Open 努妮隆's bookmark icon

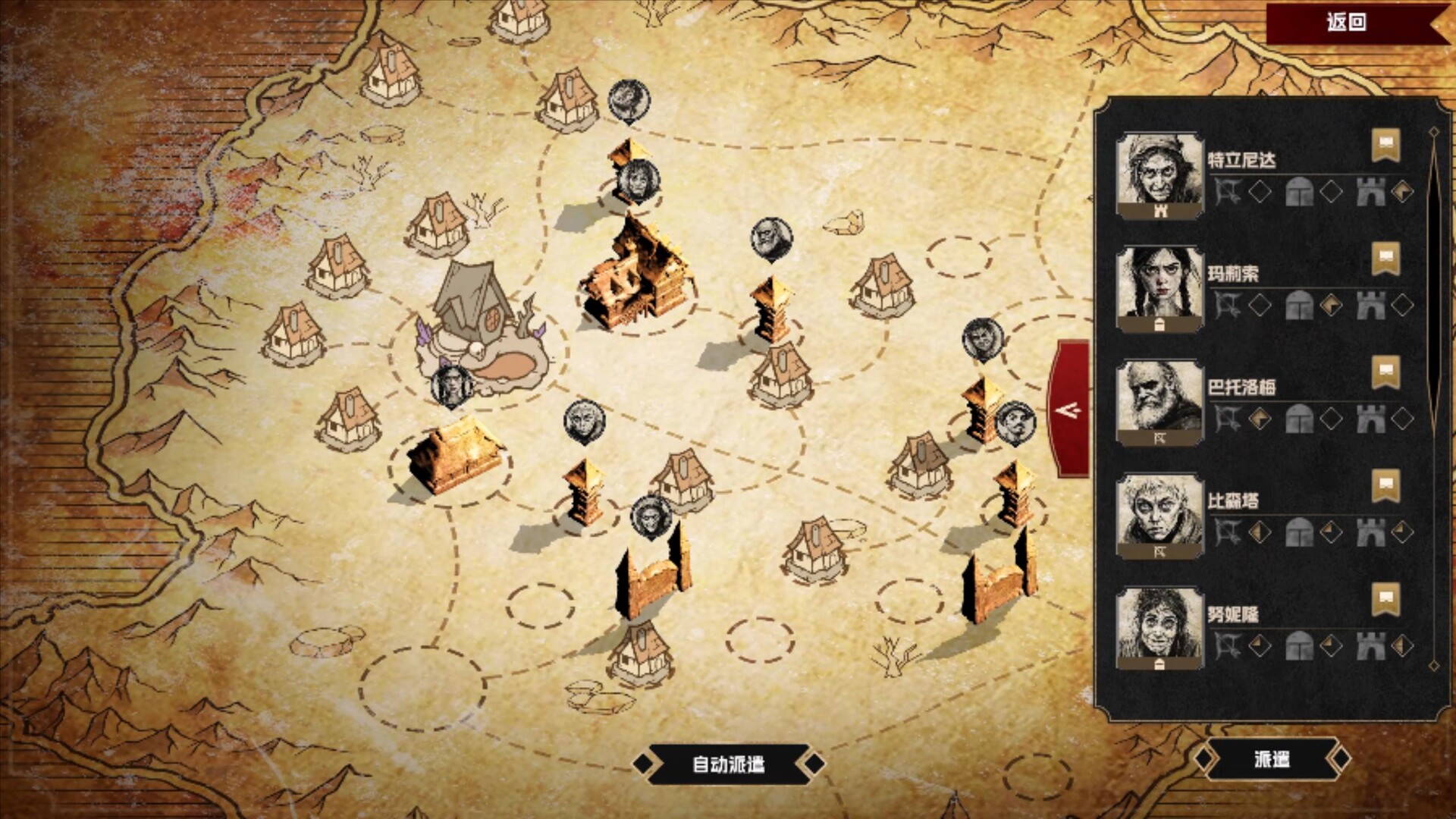coord(1385,599)
